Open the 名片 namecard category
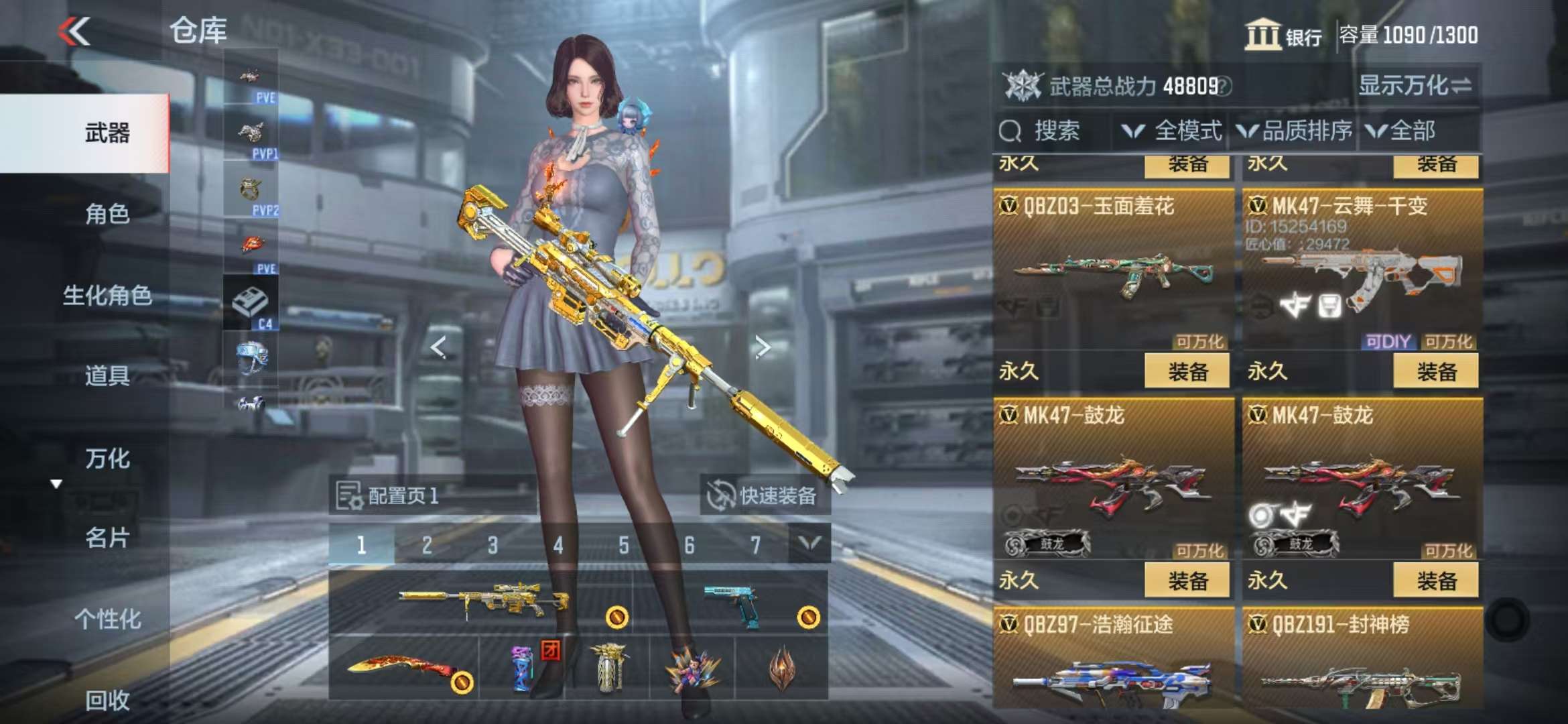This screenshot has height=724, width=1568. click(107, 538)
